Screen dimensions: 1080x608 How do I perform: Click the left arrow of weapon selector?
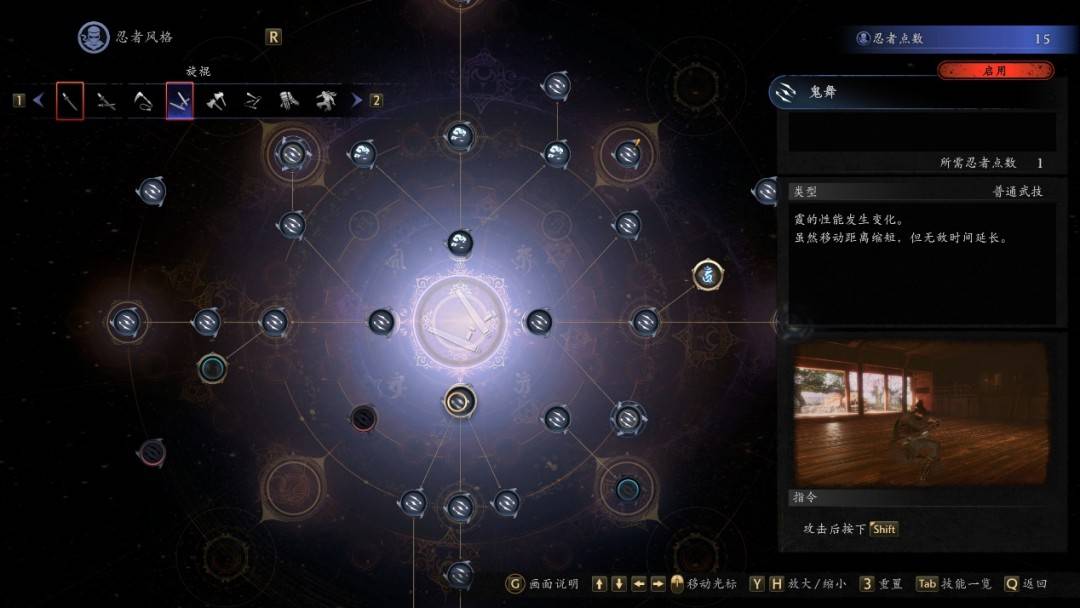click(39, 100)
